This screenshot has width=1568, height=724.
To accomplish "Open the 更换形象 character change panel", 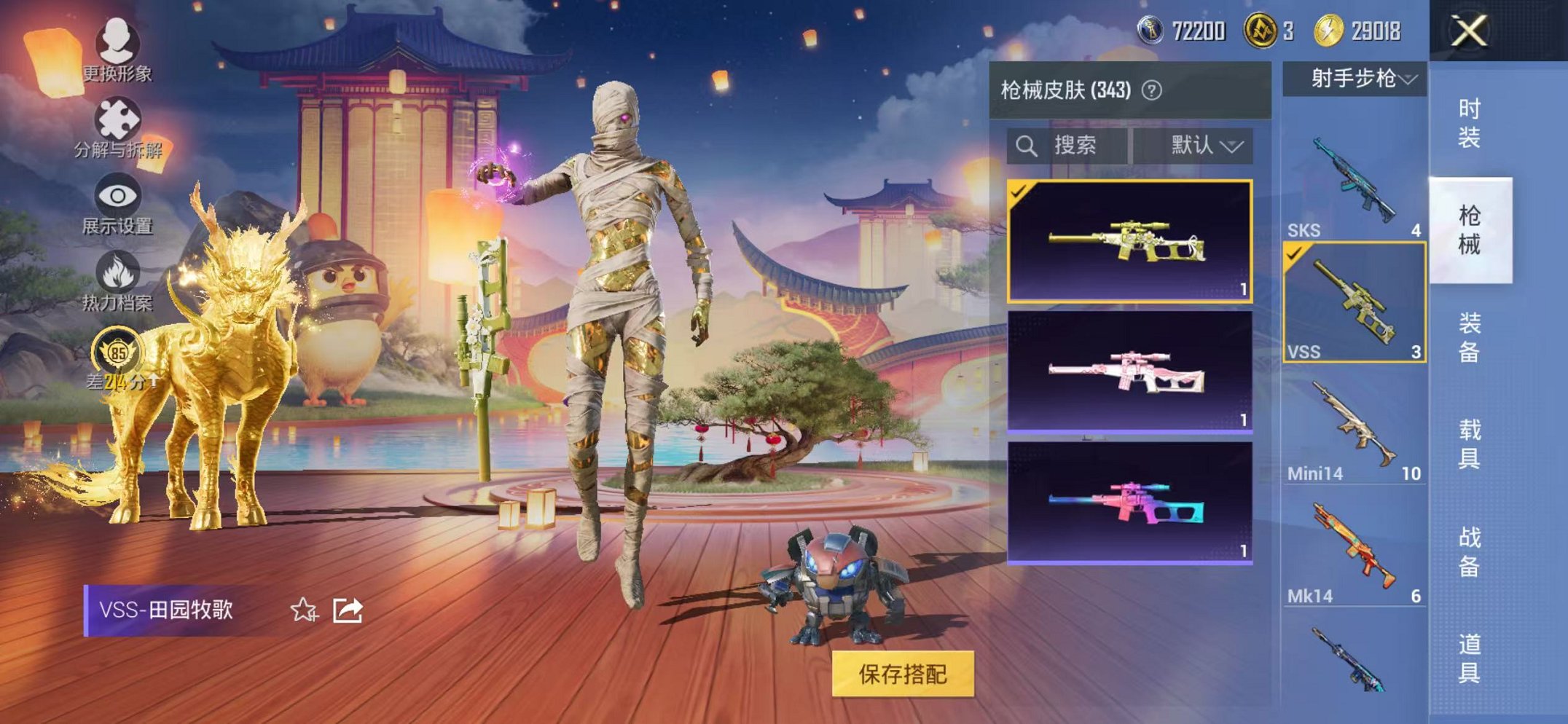I will 119,51.
